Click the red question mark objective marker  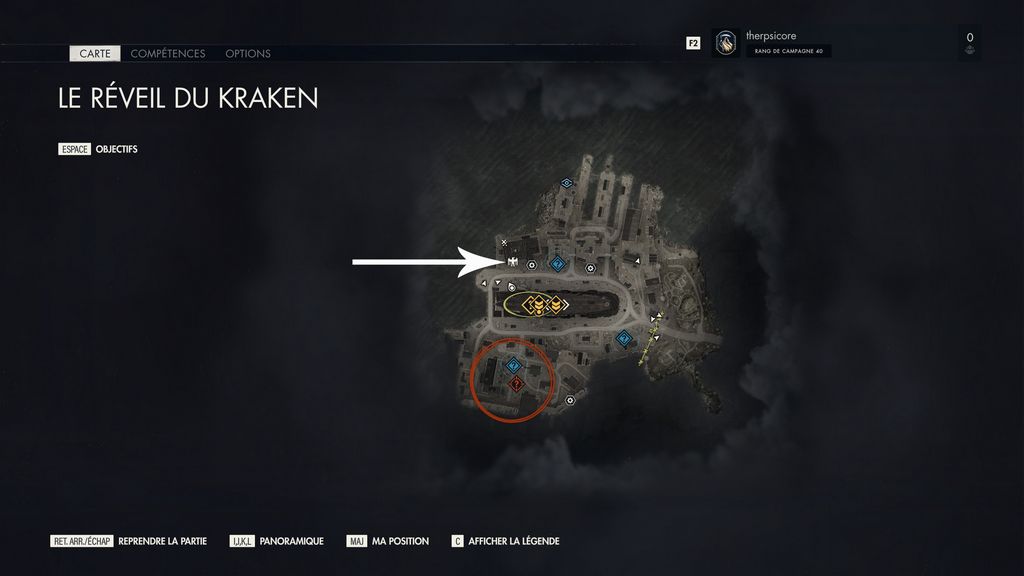[516, 385]
